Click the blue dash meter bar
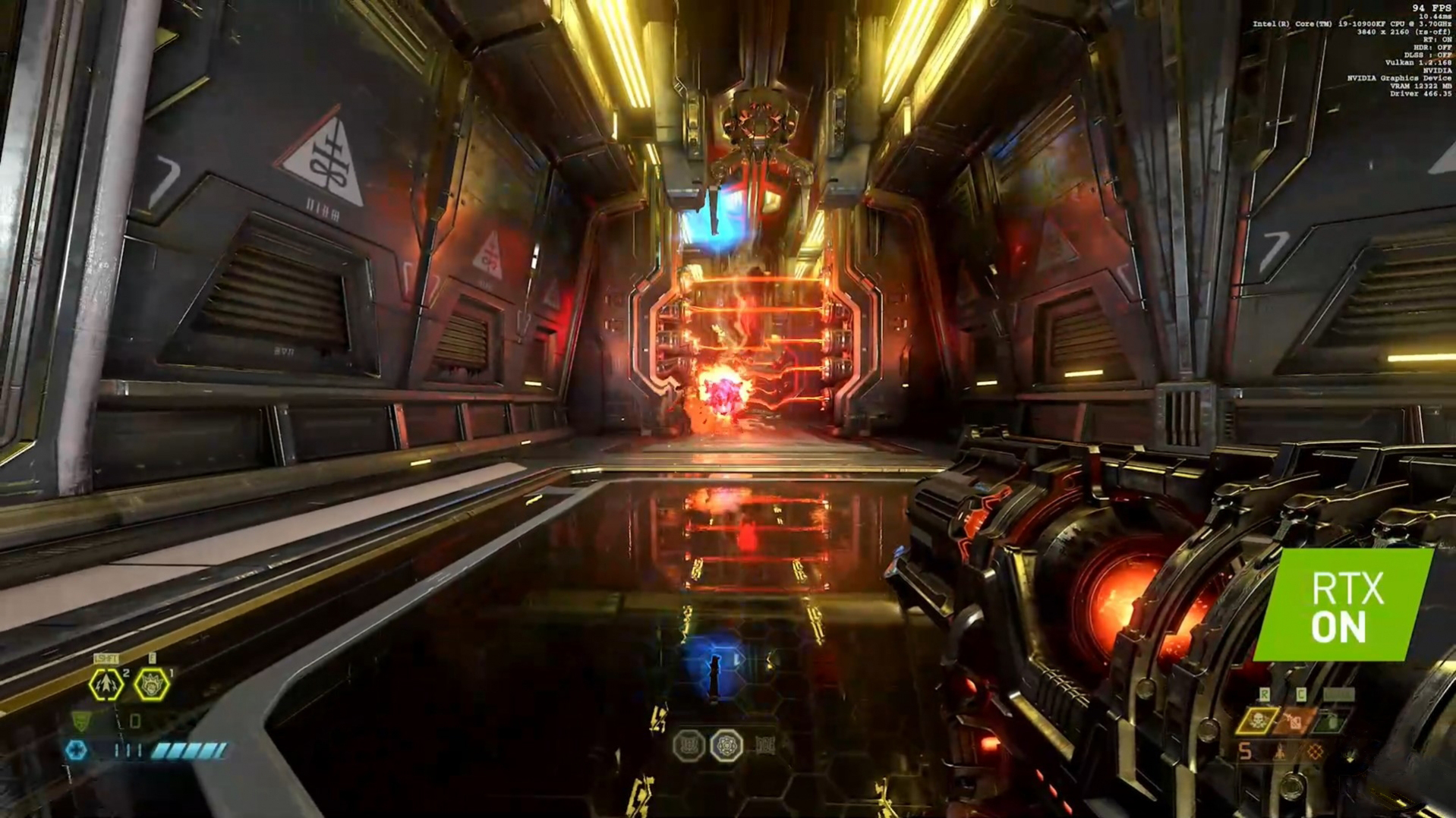This screenshot has width=1456, height=818. click(x=188, y=751)
